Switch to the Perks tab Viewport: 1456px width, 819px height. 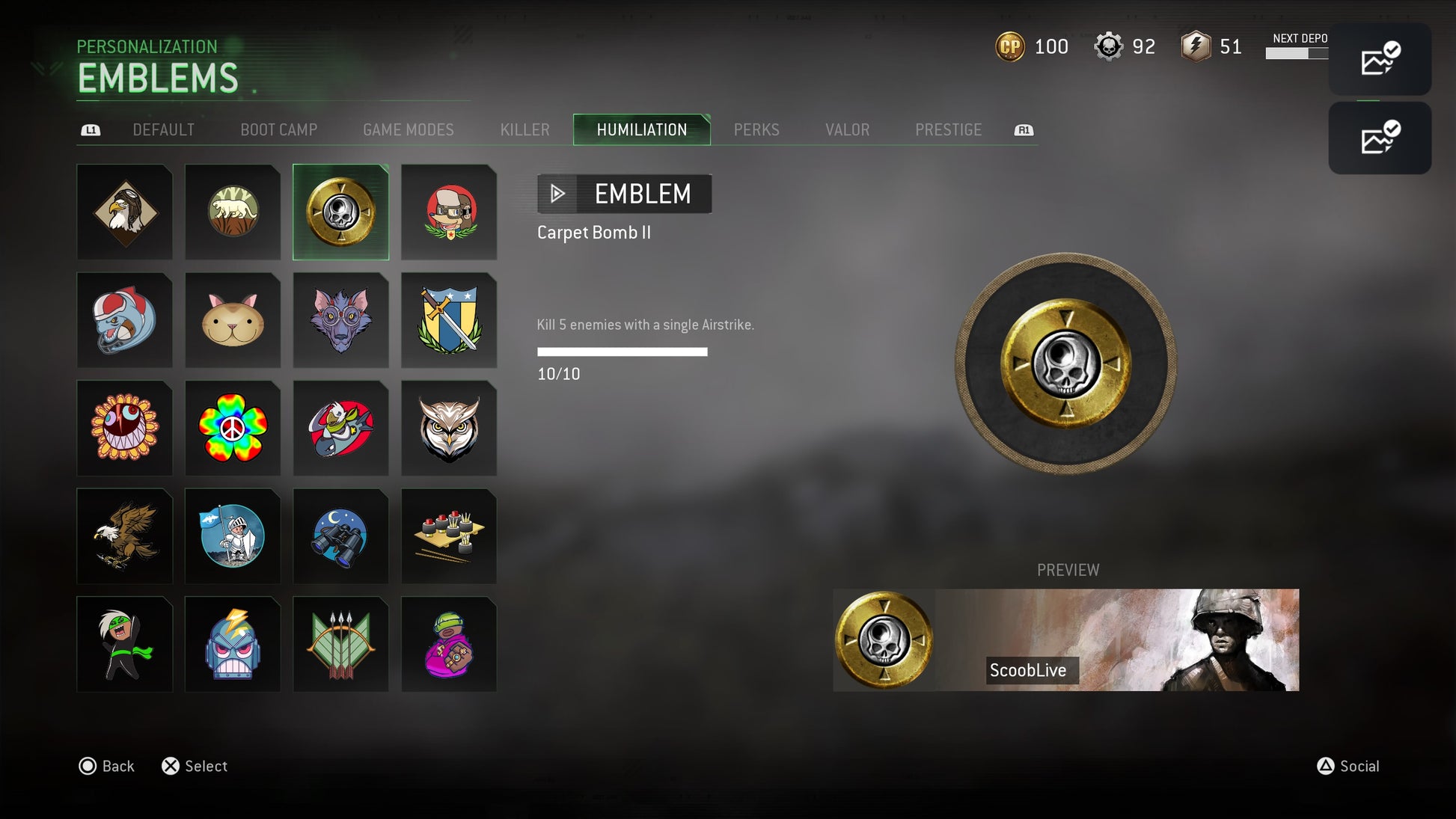point(756,130)
